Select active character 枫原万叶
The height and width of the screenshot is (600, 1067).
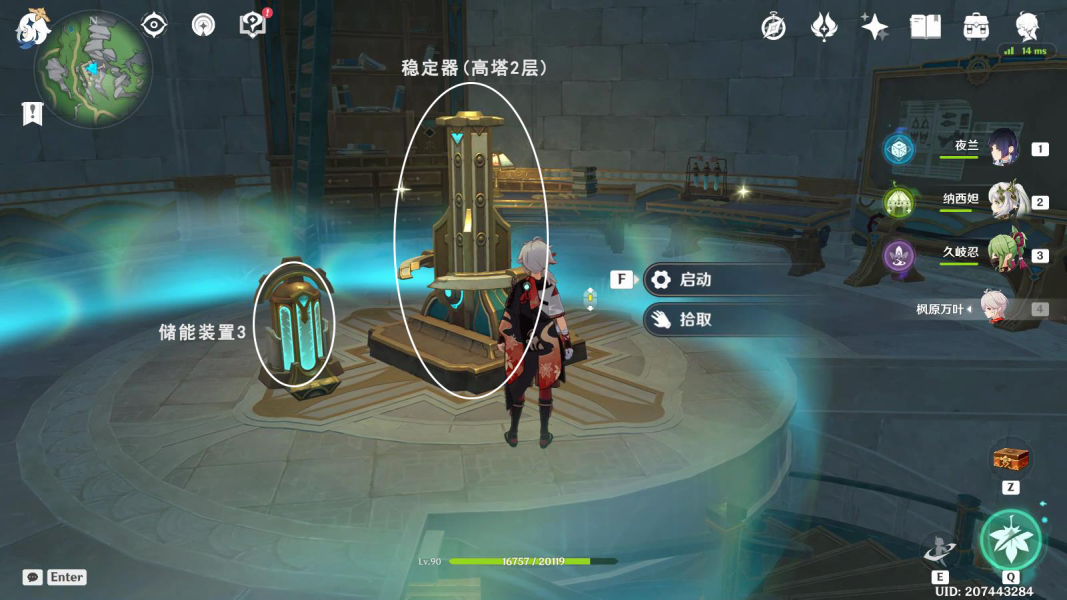pos(995,309)
